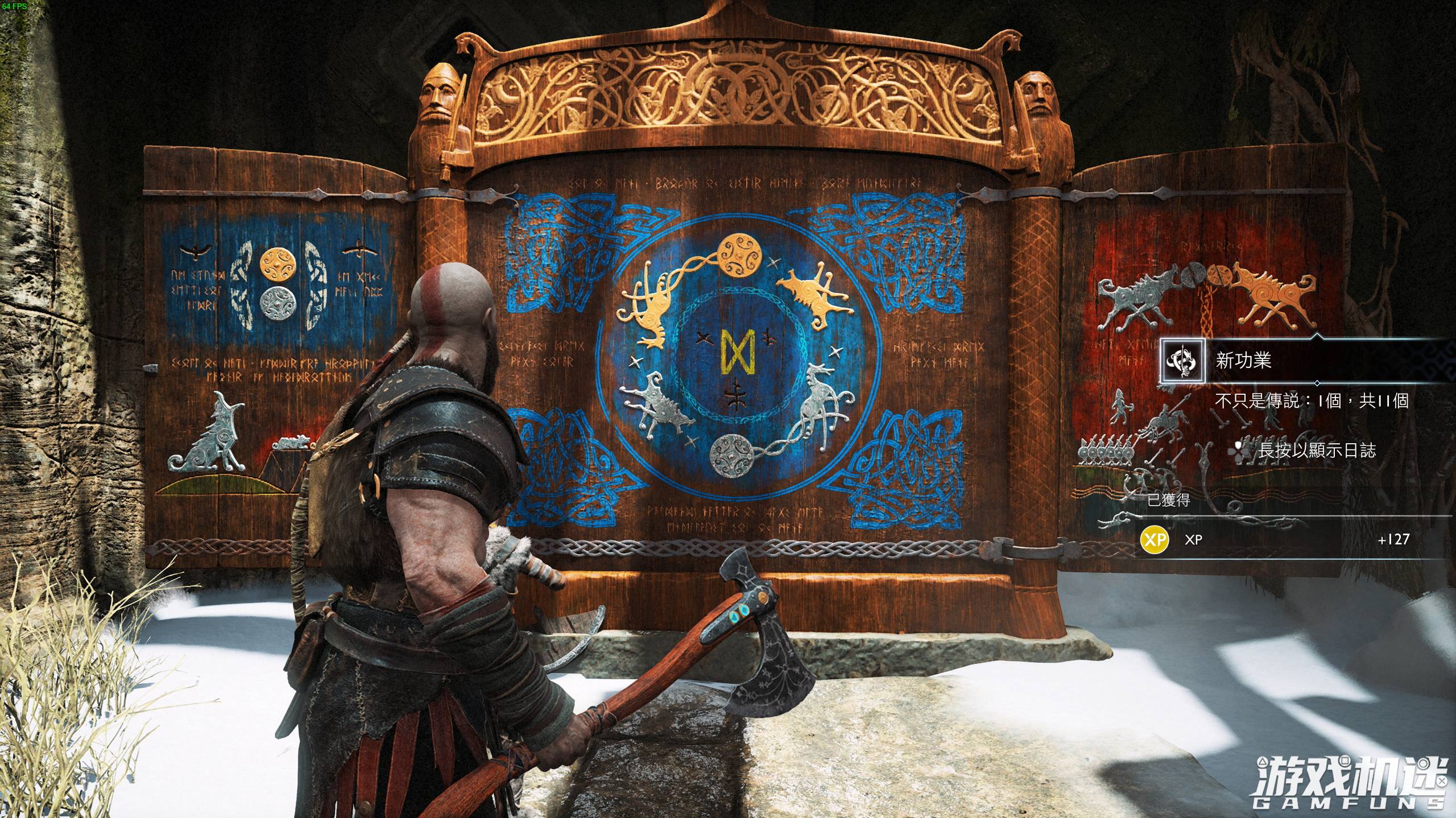Click the yellow XP reward coin icon
The width and height of the screenshot is (1456, 818).
1154,539
